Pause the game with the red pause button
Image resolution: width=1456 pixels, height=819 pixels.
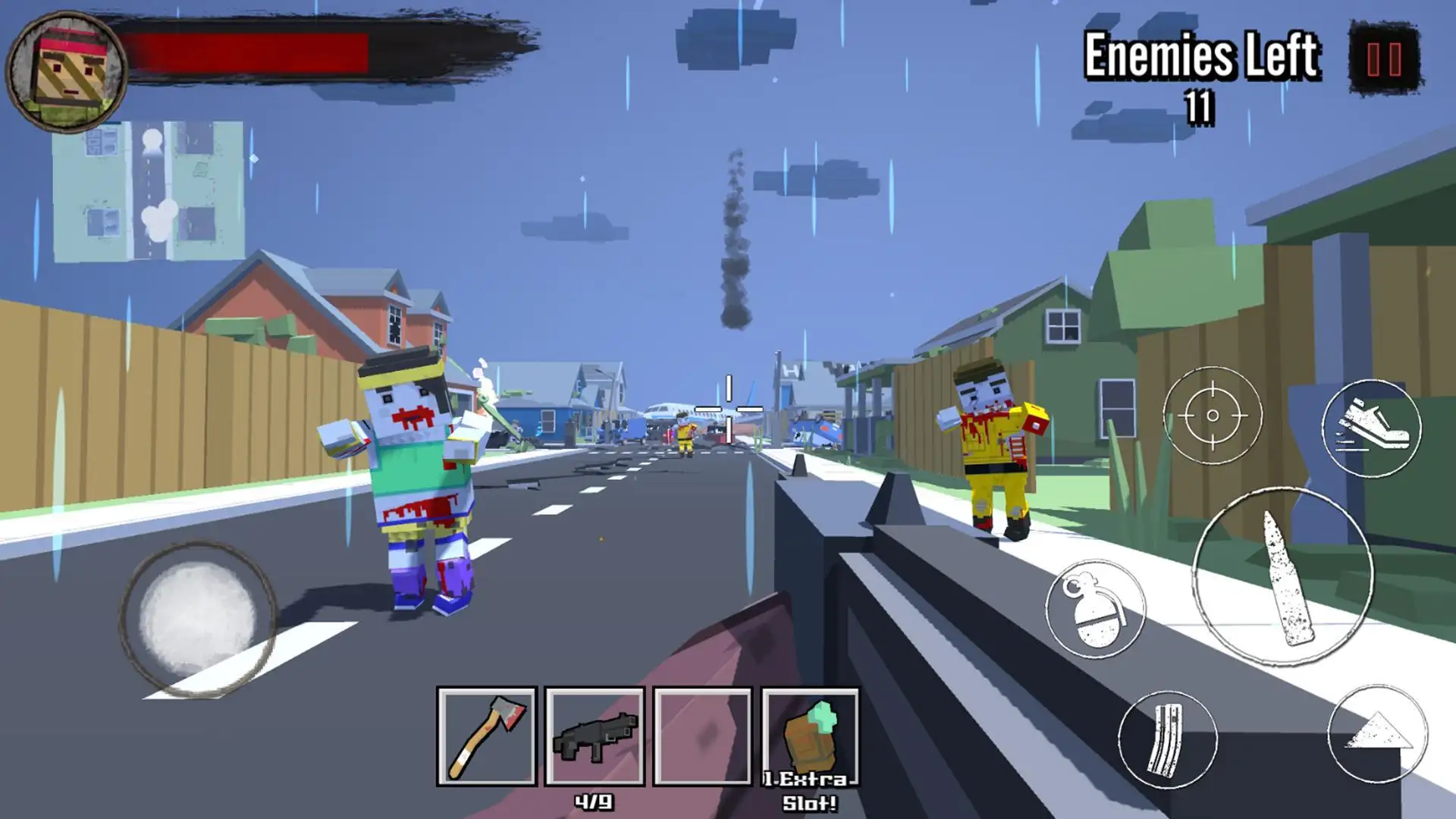(x=1384, y=59)
